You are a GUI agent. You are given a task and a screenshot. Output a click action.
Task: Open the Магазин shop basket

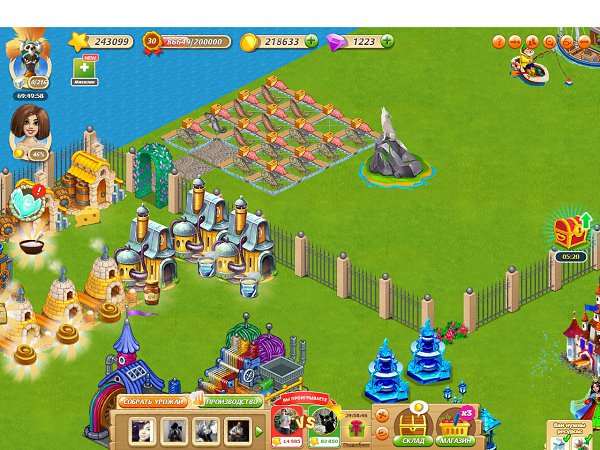click(x=455, y=426)
